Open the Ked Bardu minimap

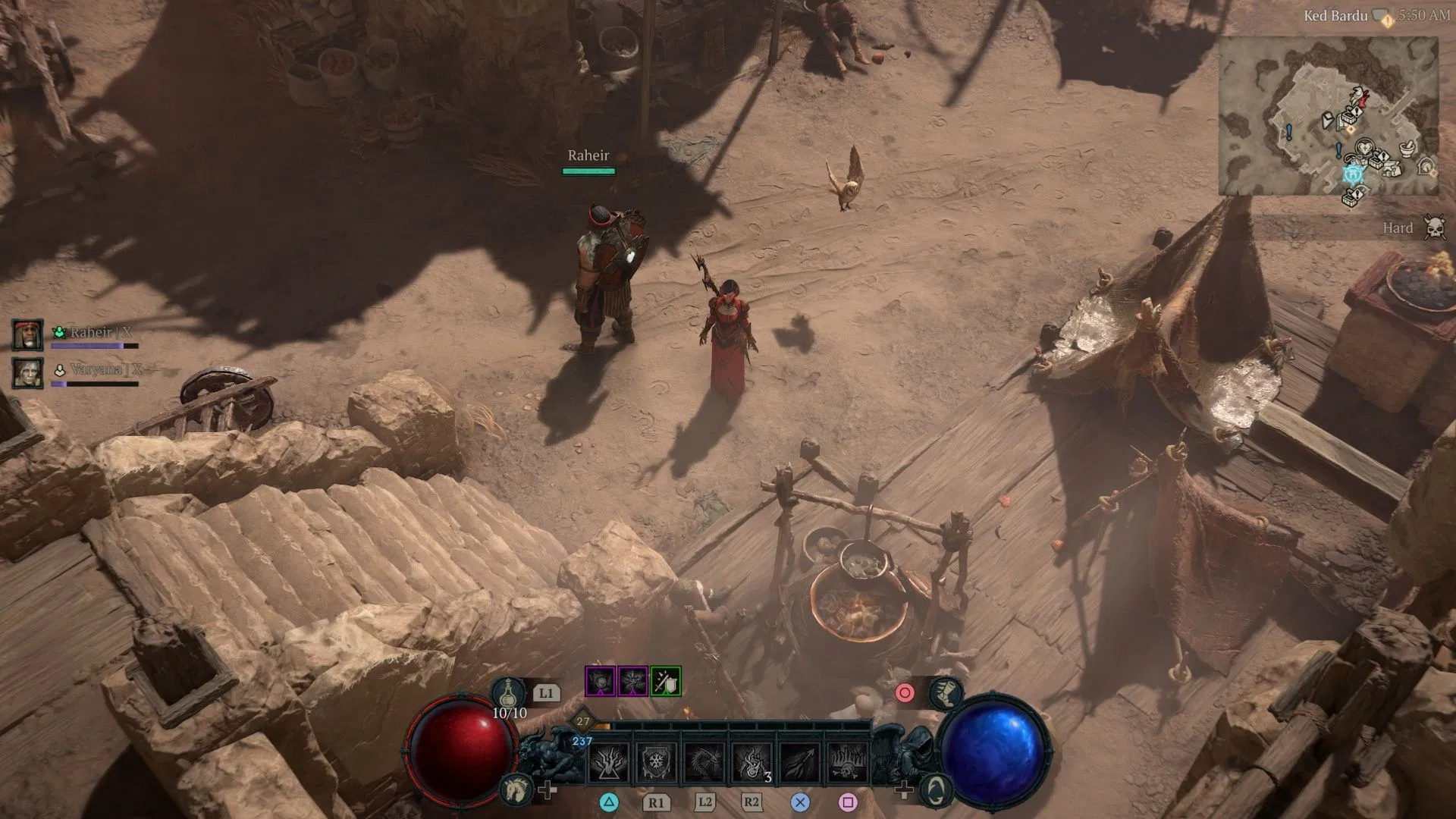click(x=1328, y=115)
